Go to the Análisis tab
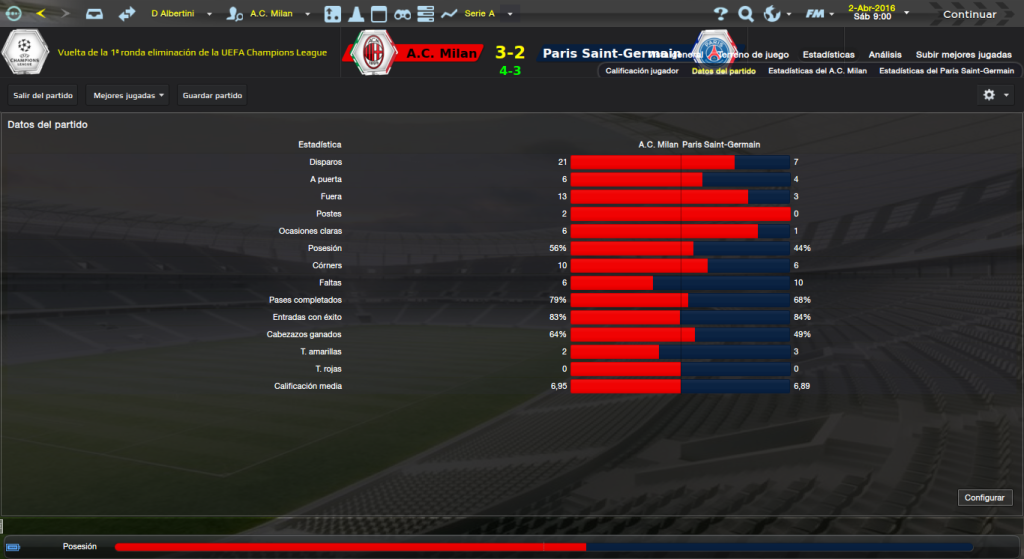Screen dimensions: 1024x559 pos(885,54)
